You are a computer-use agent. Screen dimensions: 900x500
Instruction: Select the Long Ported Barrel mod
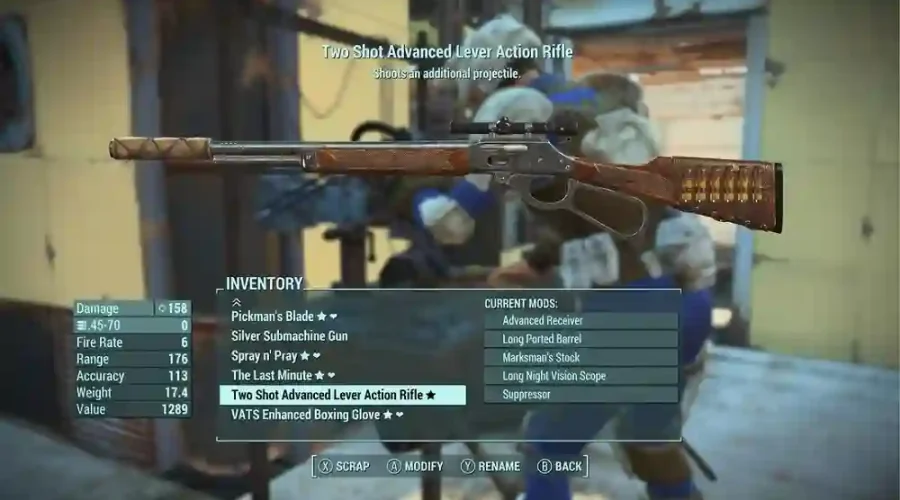580,339
